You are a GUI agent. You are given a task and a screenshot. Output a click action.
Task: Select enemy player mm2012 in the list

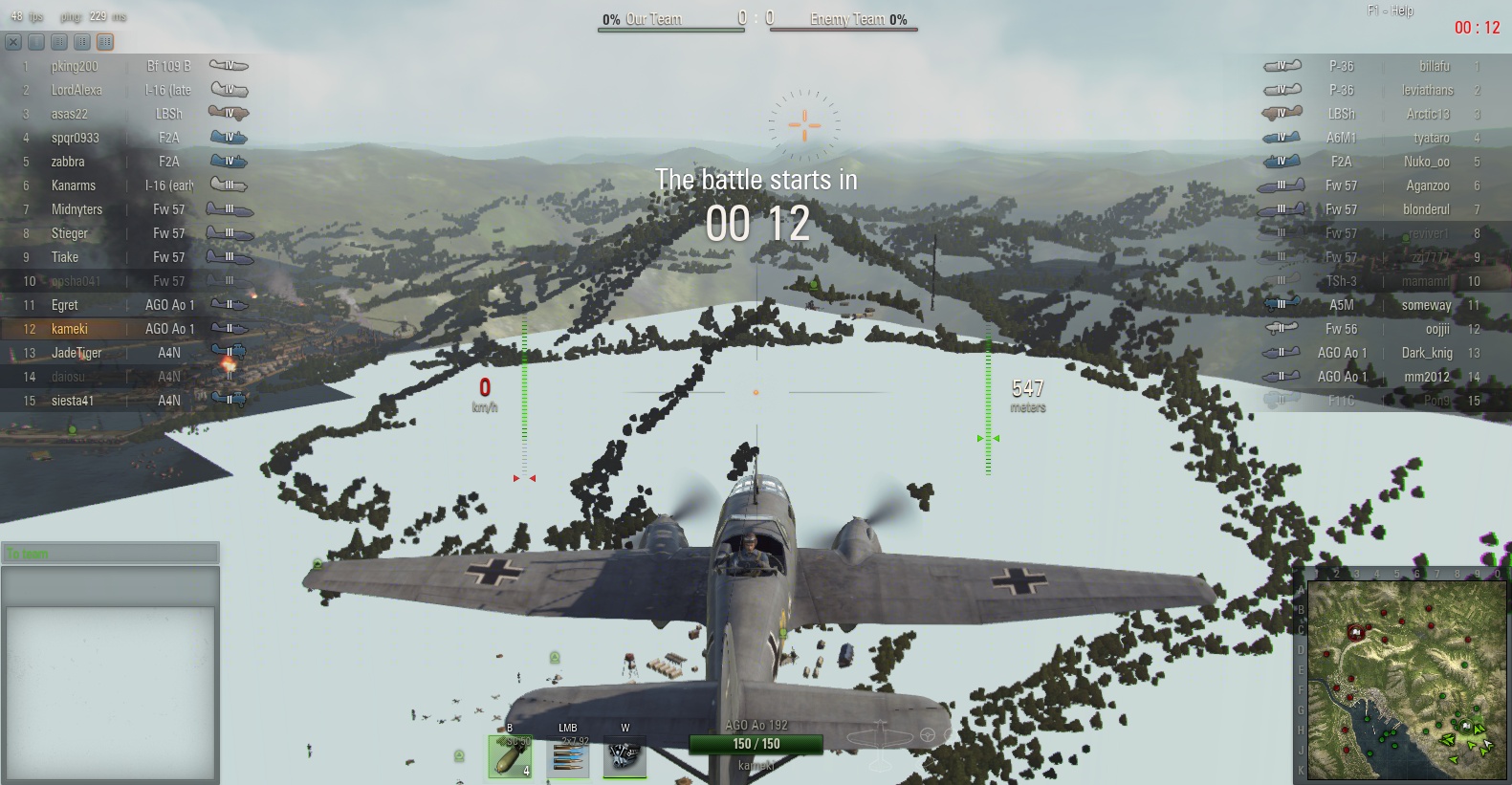(x=1426, y=377)
